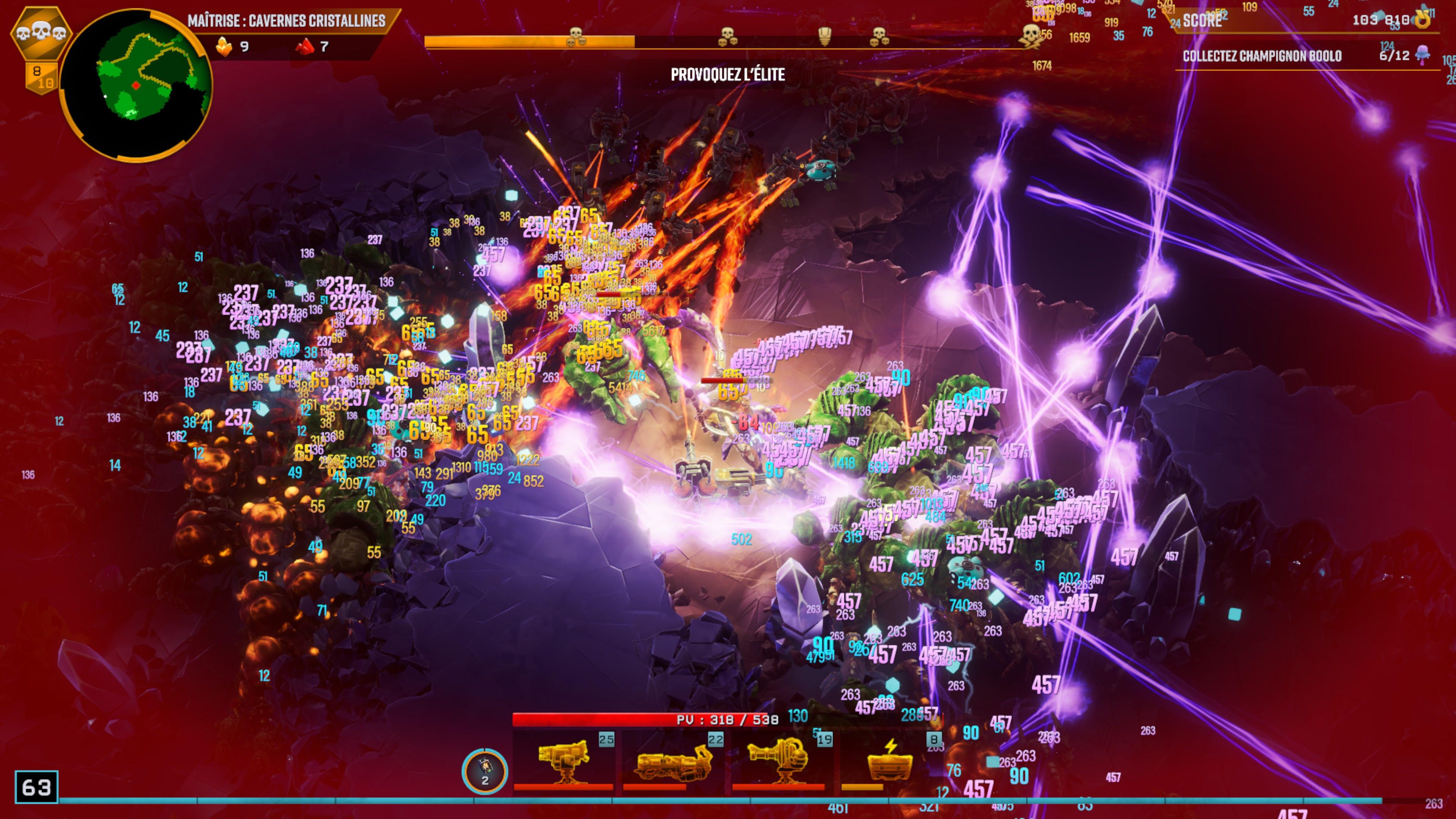Click the large skull at the wave bar's end

[x=1031, y=35]
